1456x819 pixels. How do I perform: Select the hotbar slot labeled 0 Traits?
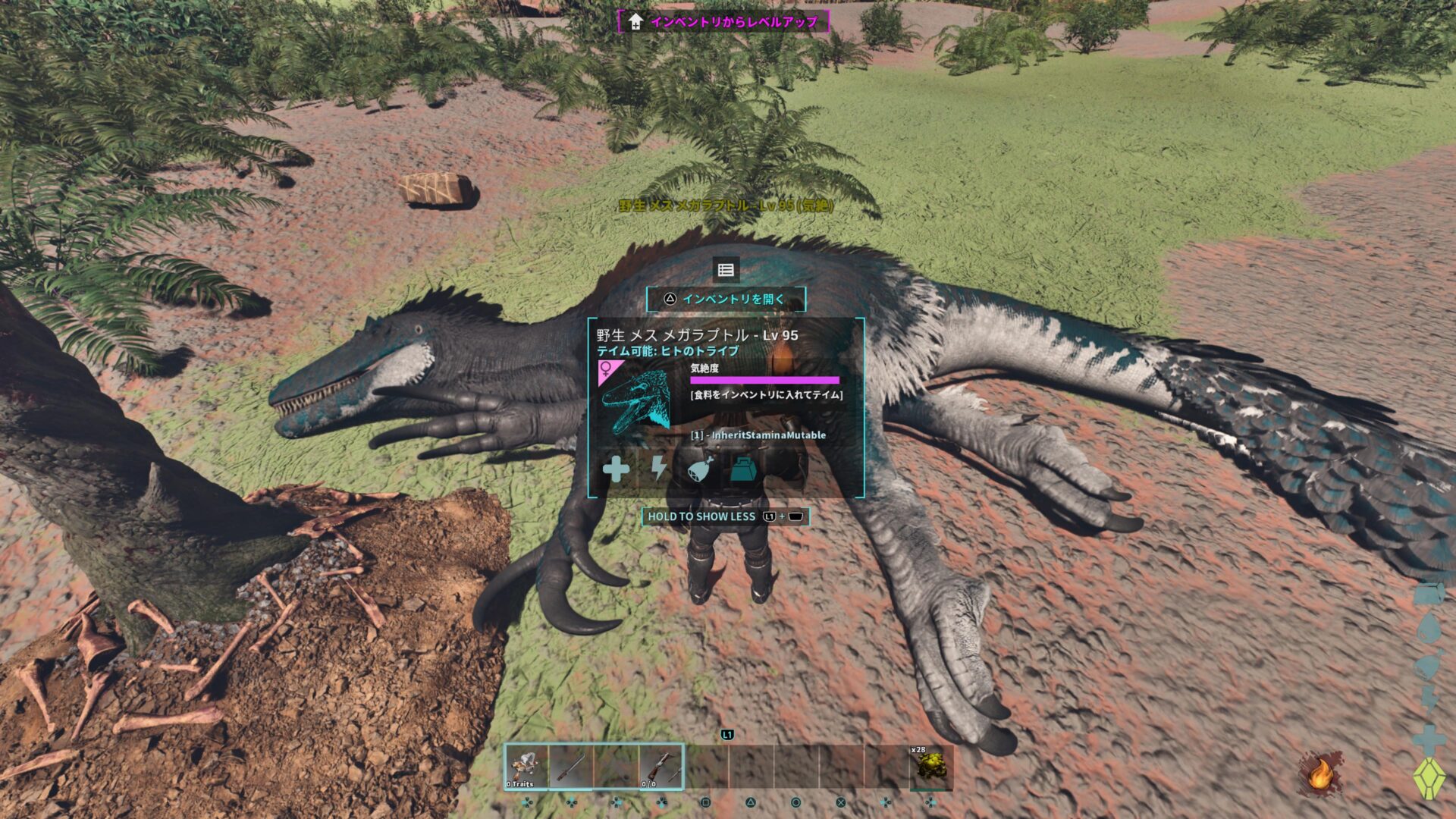[x=526, y=767]
